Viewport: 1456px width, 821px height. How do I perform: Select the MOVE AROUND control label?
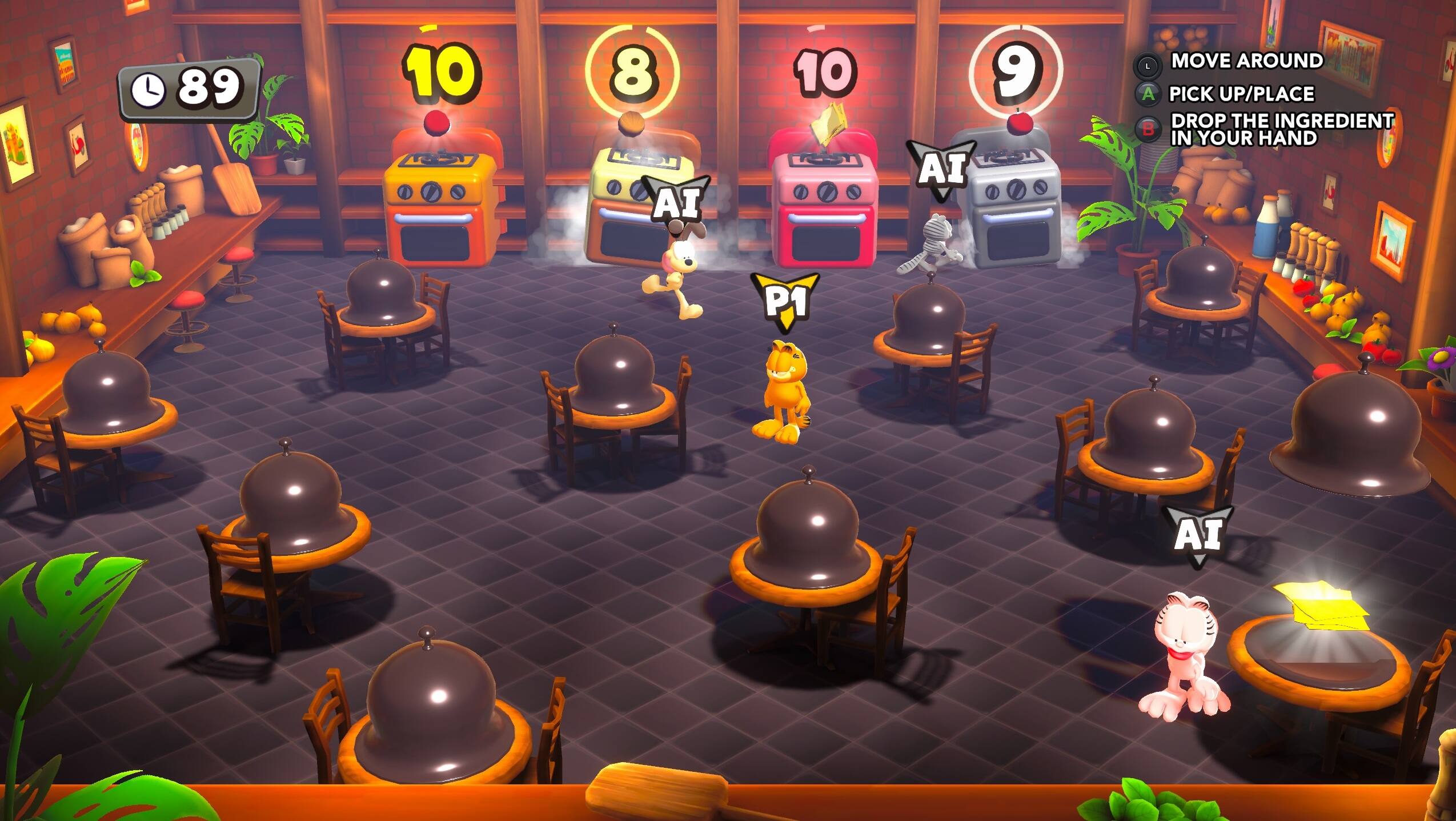(x=1248, y=61)
